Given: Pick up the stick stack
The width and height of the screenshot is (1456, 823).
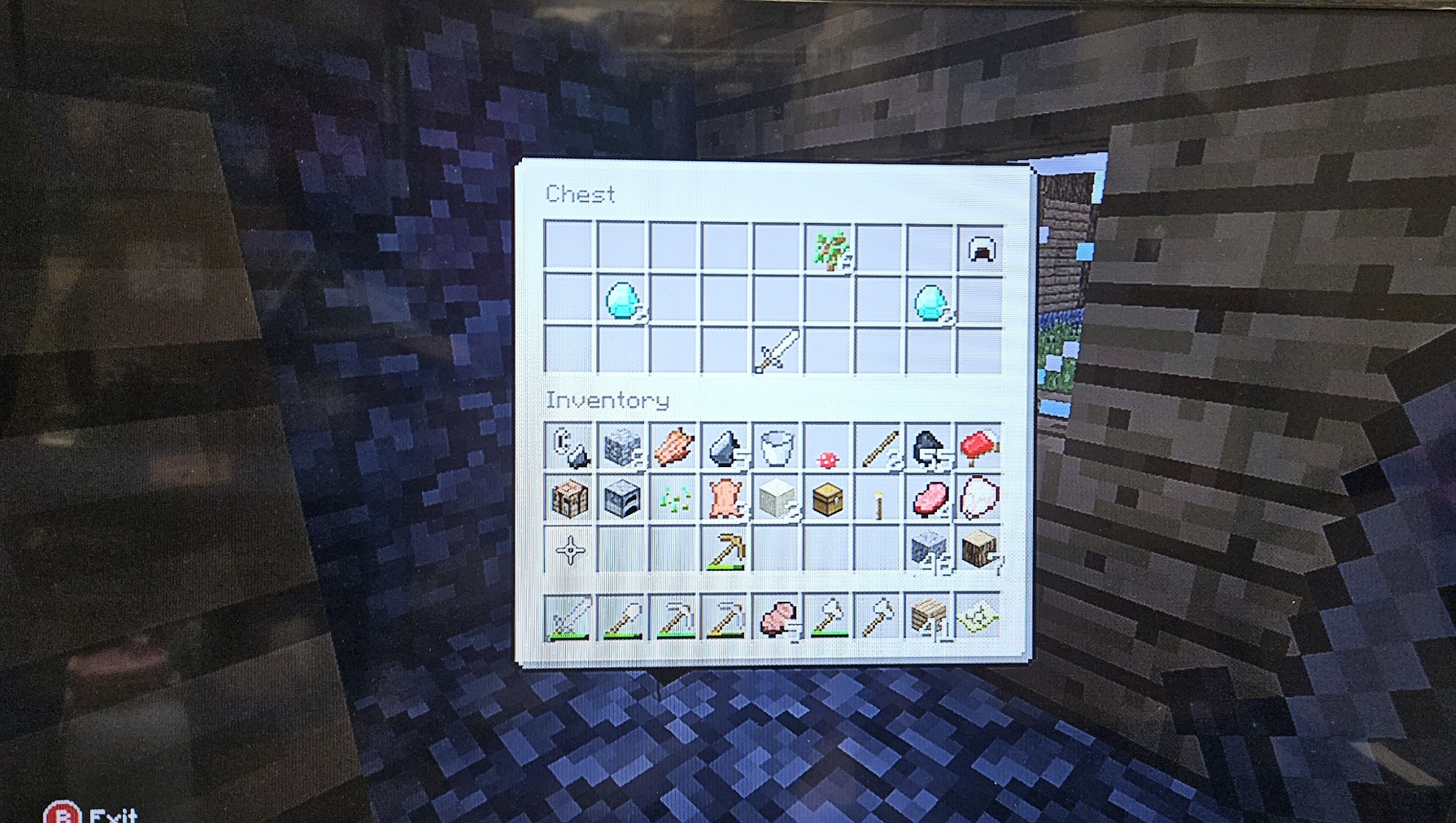Looking at the screenshot, I should (879, 446).
